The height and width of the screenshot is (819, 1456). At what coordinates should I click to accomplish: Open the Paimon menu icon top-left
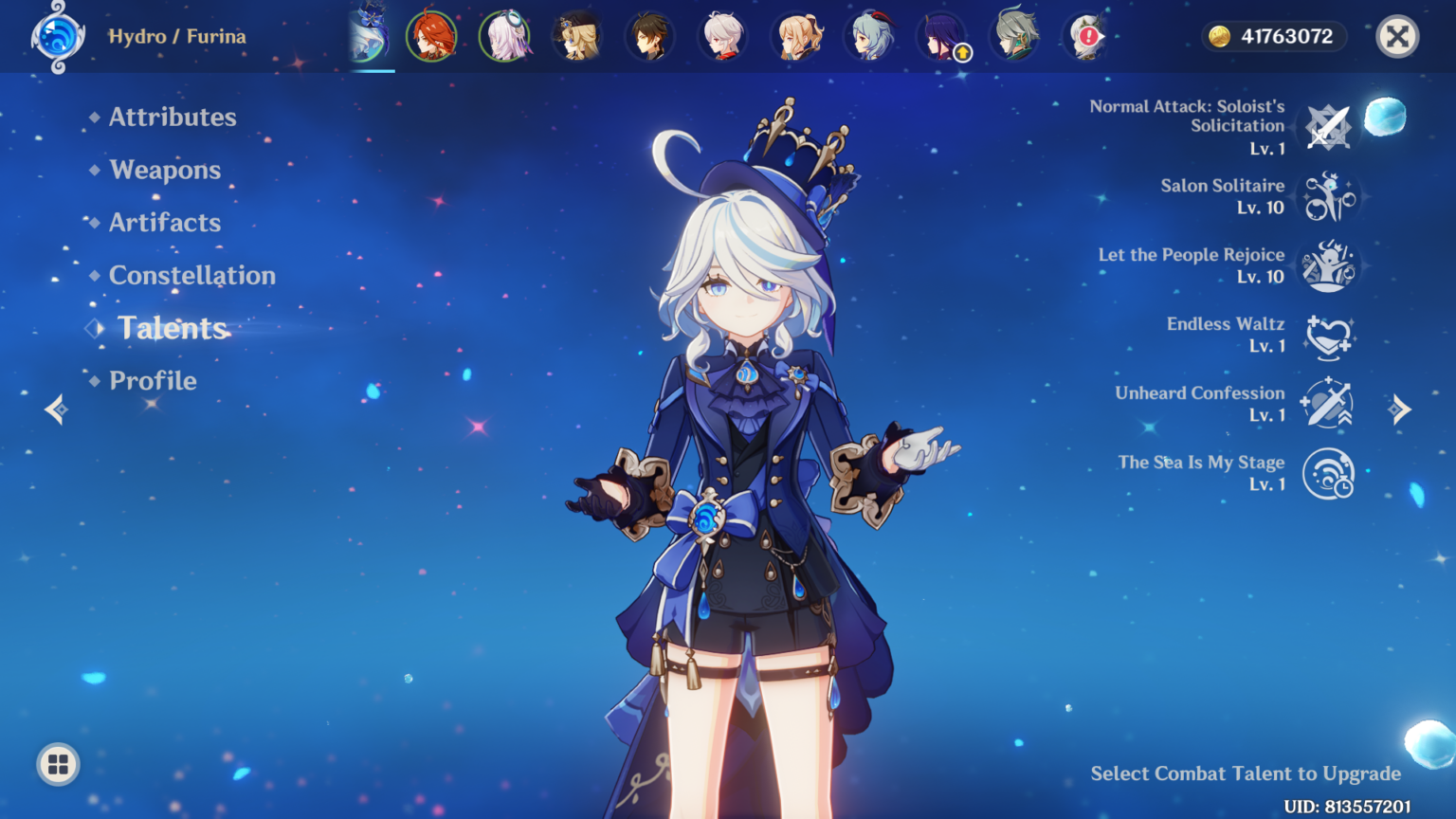coord(57,37)
